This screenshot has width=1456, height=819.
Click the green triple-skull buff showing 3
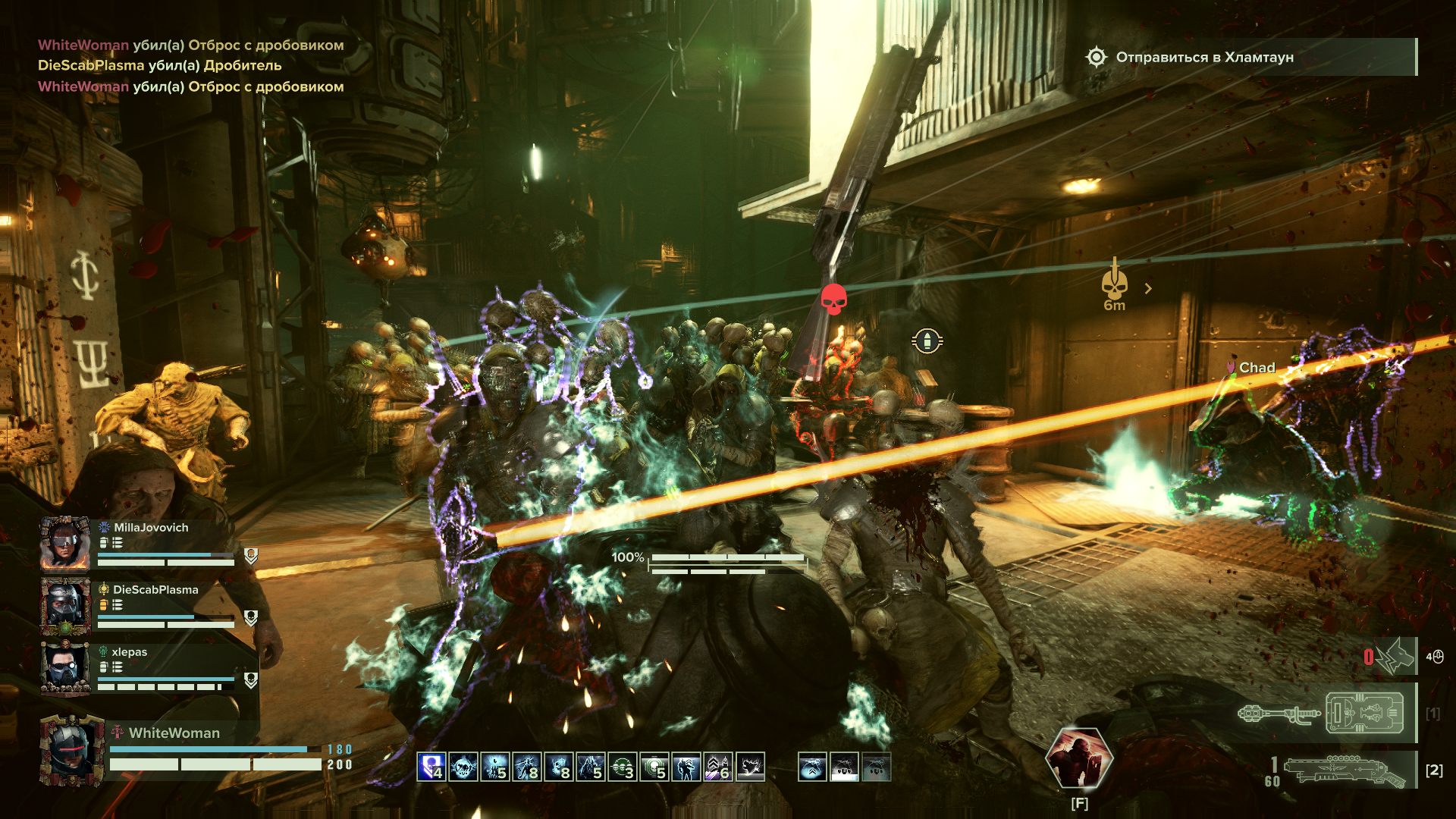point(623,767)
